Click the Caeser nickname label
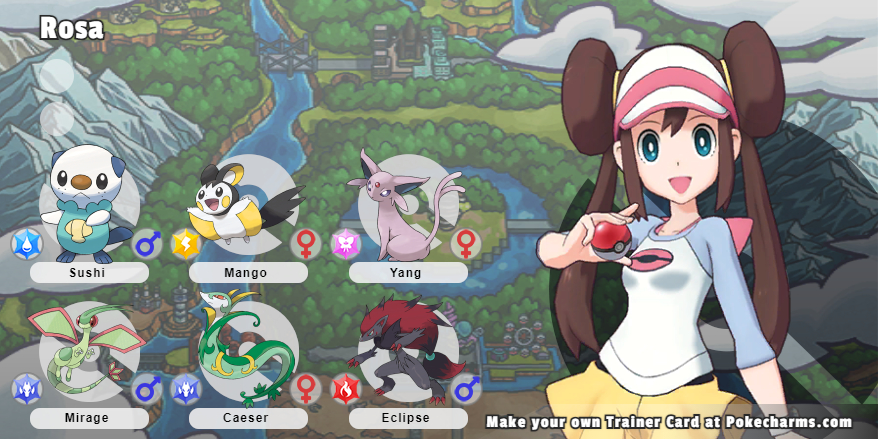Viewport: 878px width, 439px height. [248, 418]
